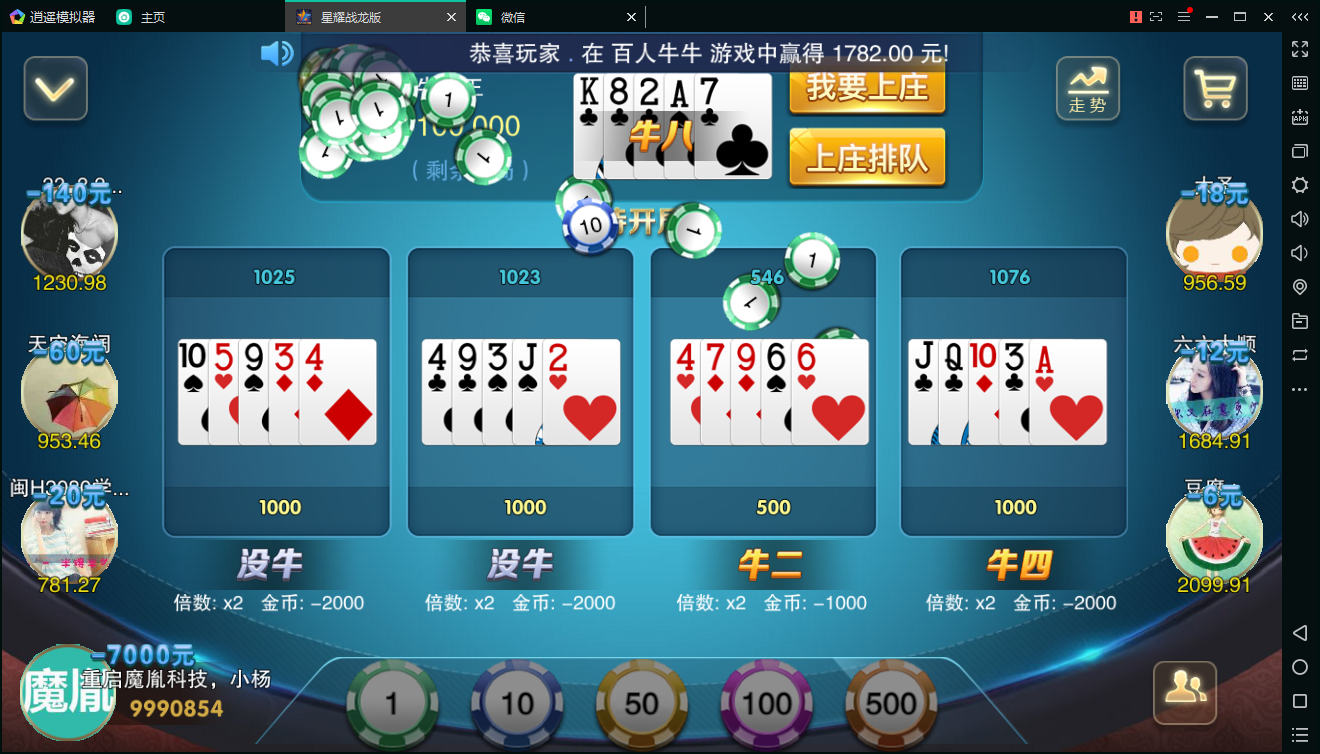Lower emulator volume with the speaker-down icon
Screen dimensions: 1320x754
(x=1299, y=255)
